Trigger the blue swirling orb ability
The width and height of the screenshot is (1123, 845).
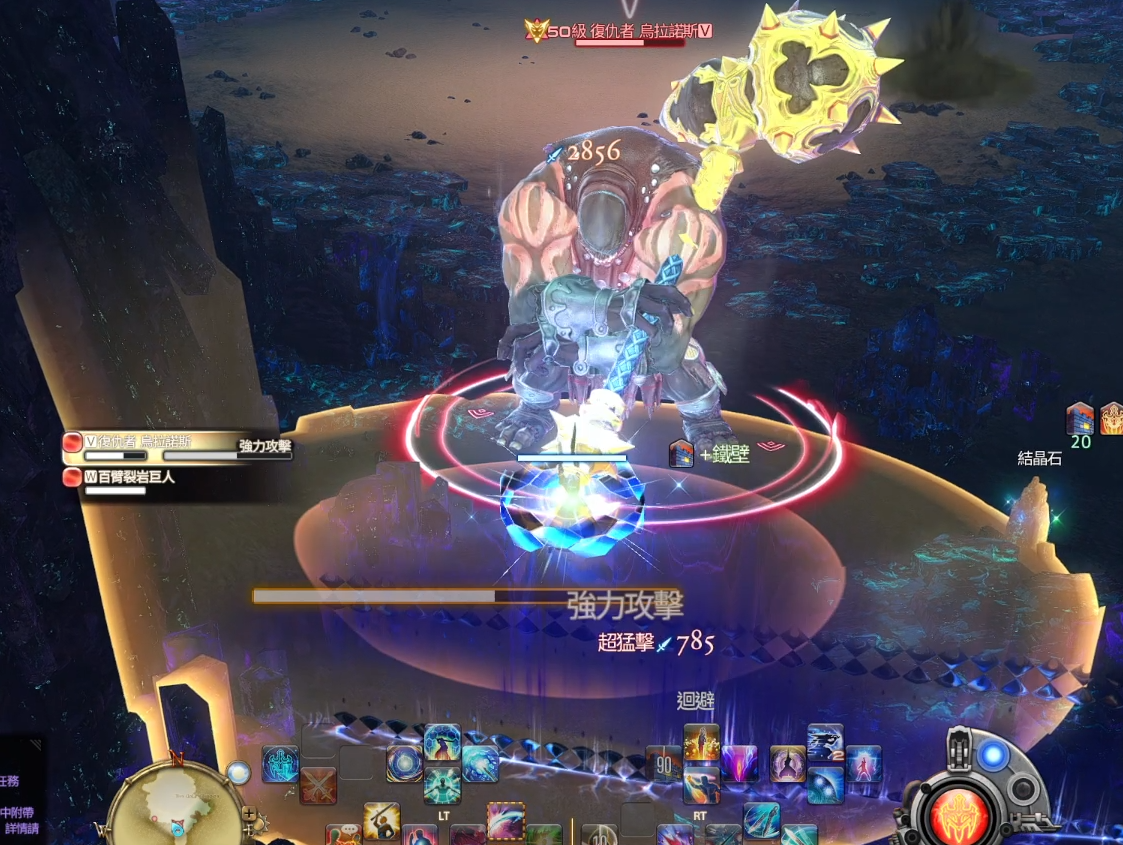(404, 764)
